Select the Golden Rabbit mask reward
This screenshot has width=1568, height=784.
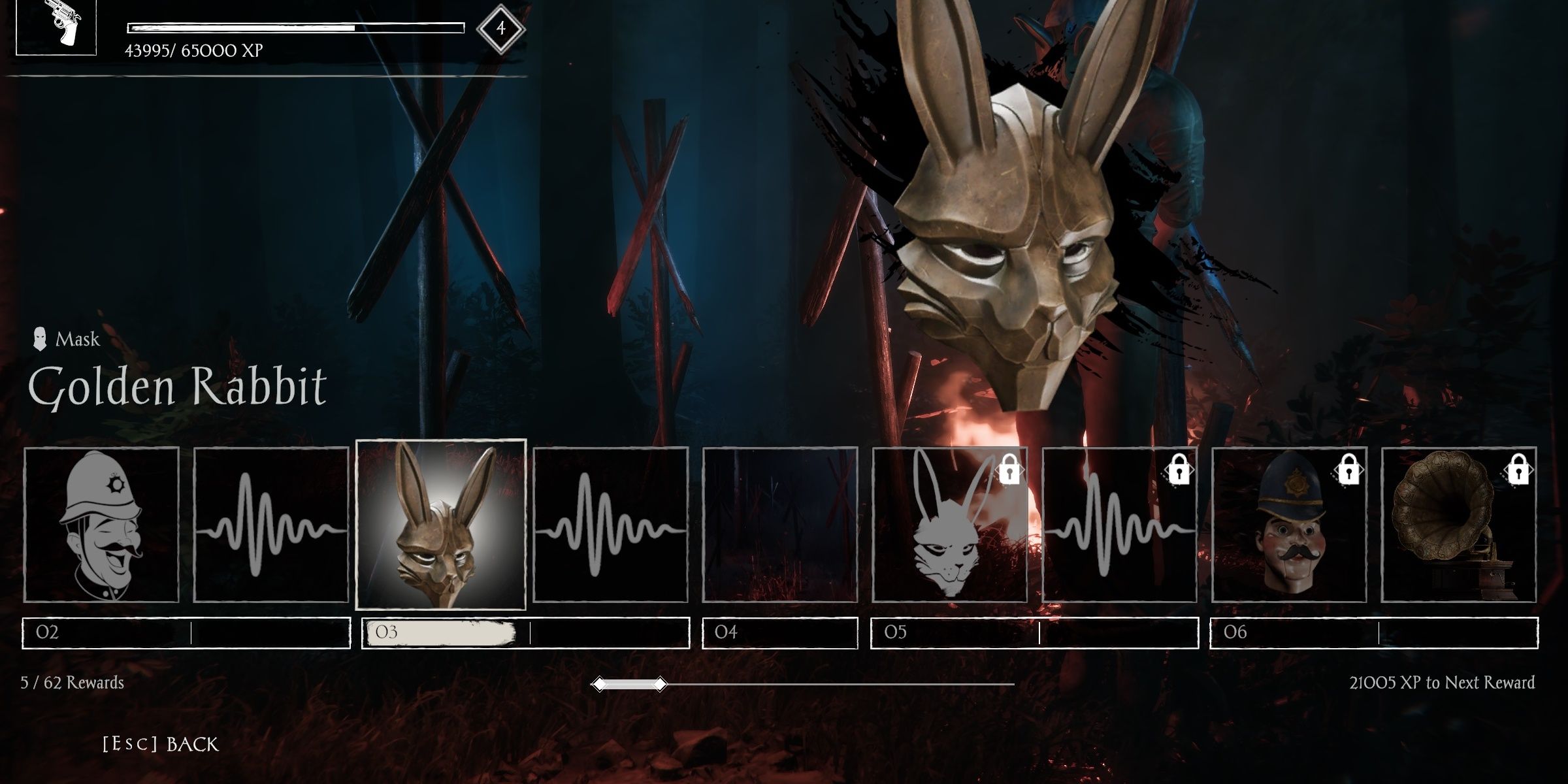(440, 524)
